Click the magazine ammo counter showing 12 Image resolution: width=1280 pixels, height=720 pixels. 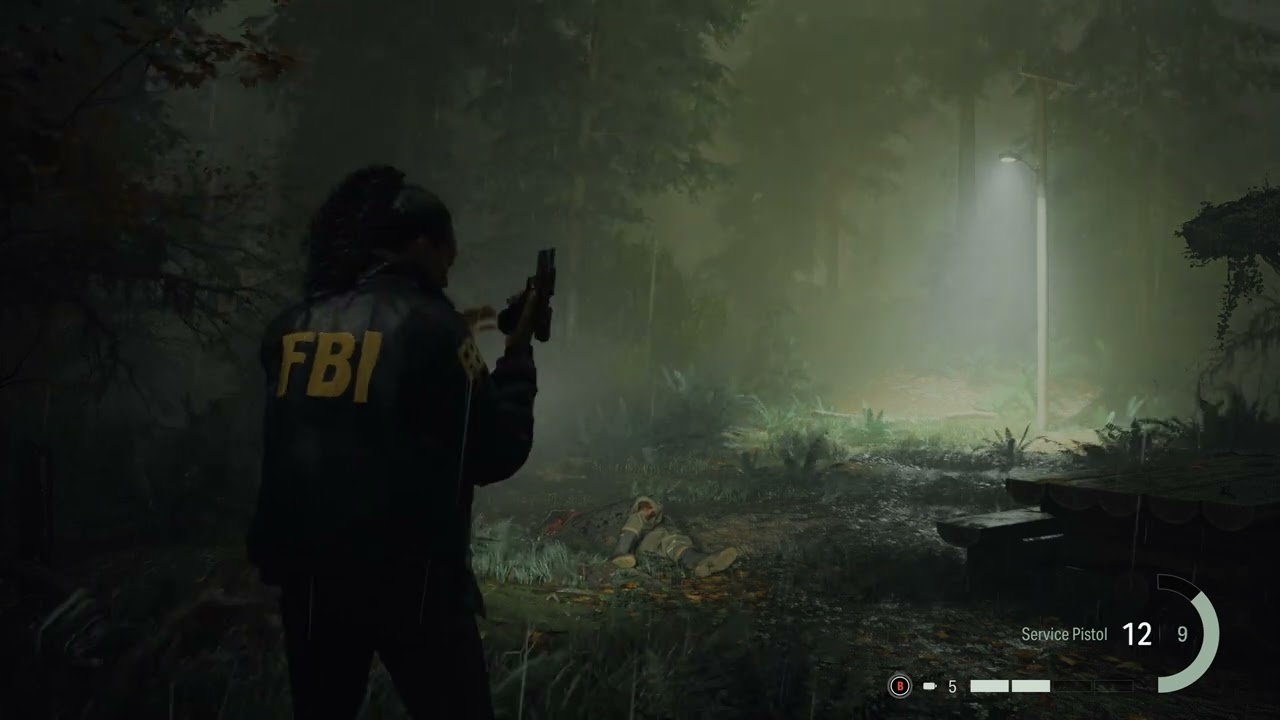(1138, 634)
